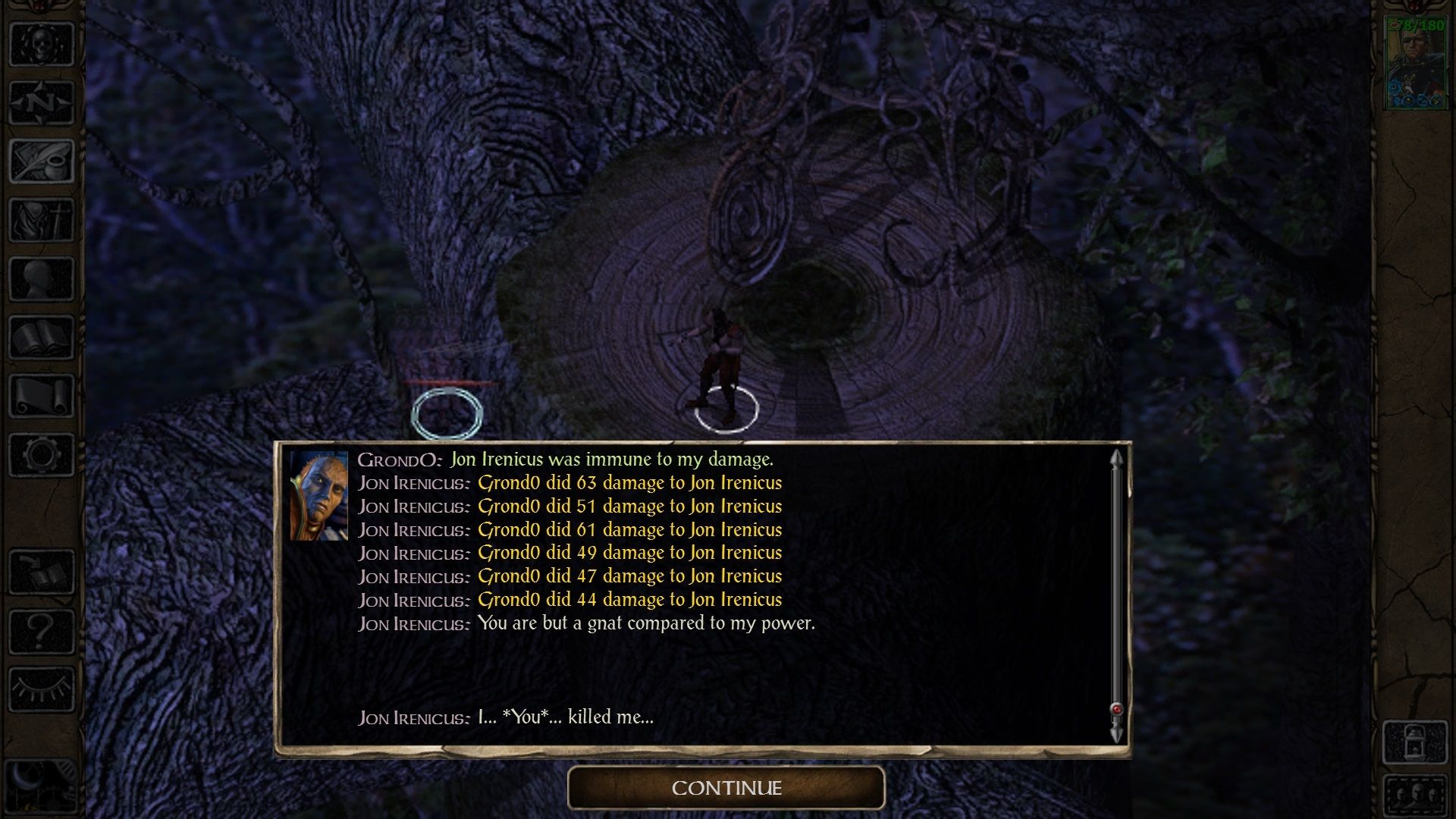The width and height of the screenshot is (1456, 819).
Task: Open game options with the gear icon
Action: tap(42, 455)
